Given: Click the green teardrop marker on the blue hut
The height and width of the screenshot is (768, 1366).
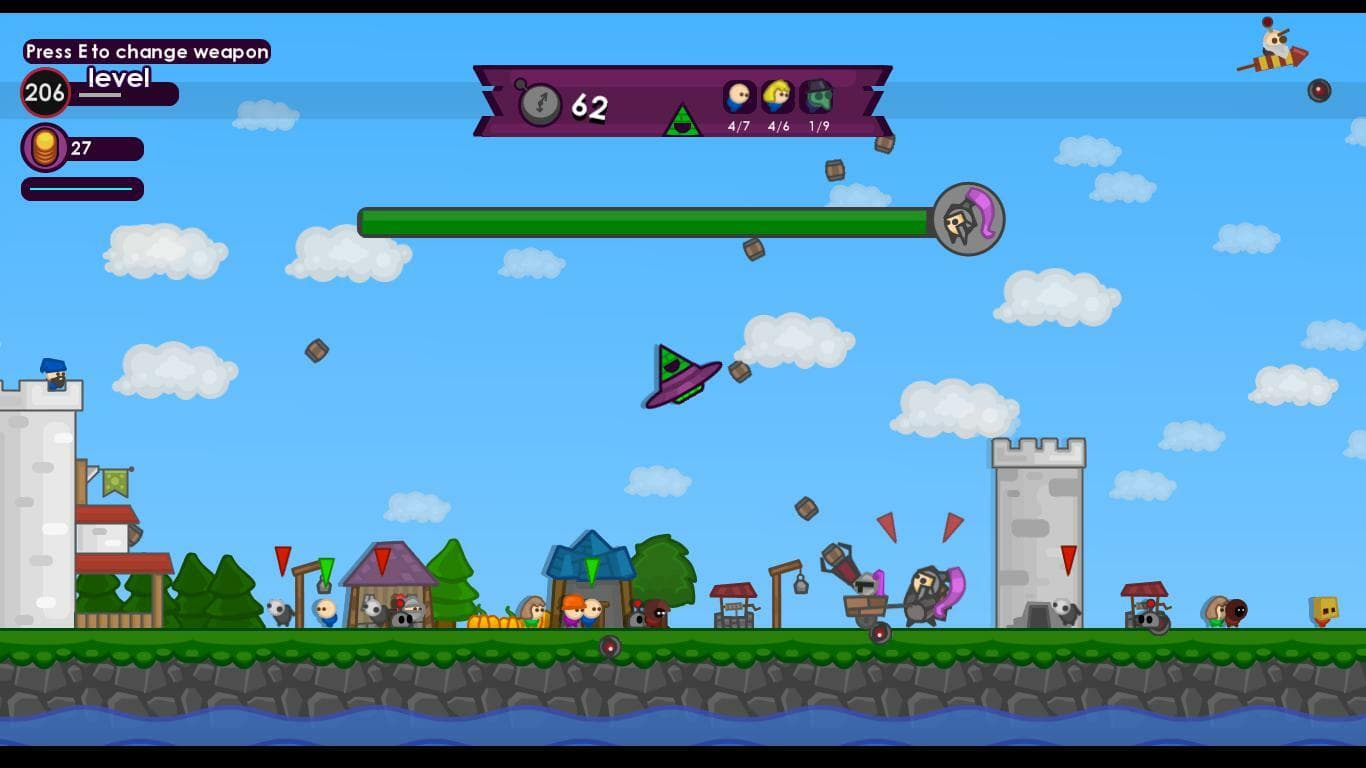Looking at the screenshot, I should [x=594, y=570].
